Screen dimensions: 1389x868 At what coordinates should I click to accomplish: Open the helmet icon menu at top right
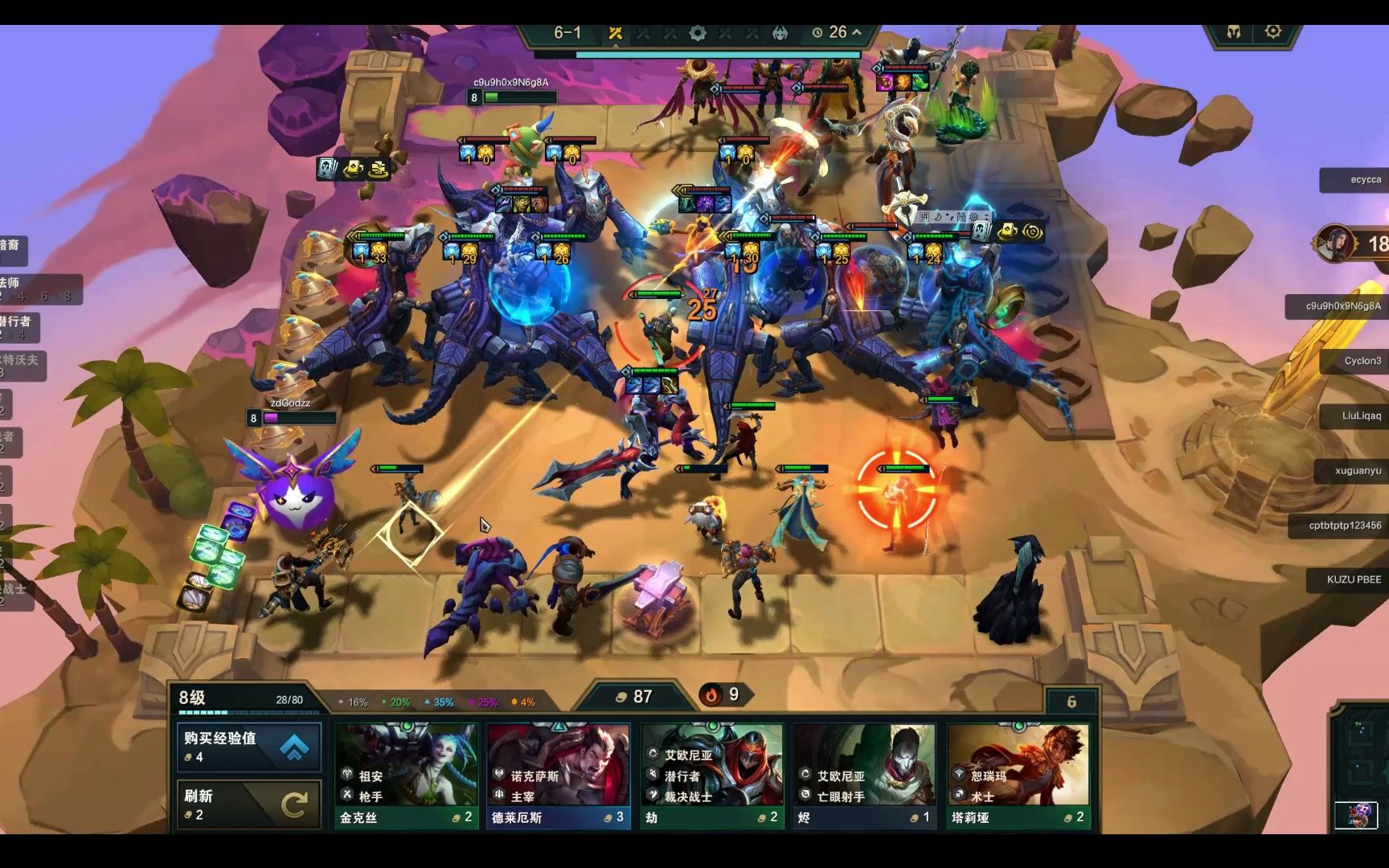pos(1234,31)
